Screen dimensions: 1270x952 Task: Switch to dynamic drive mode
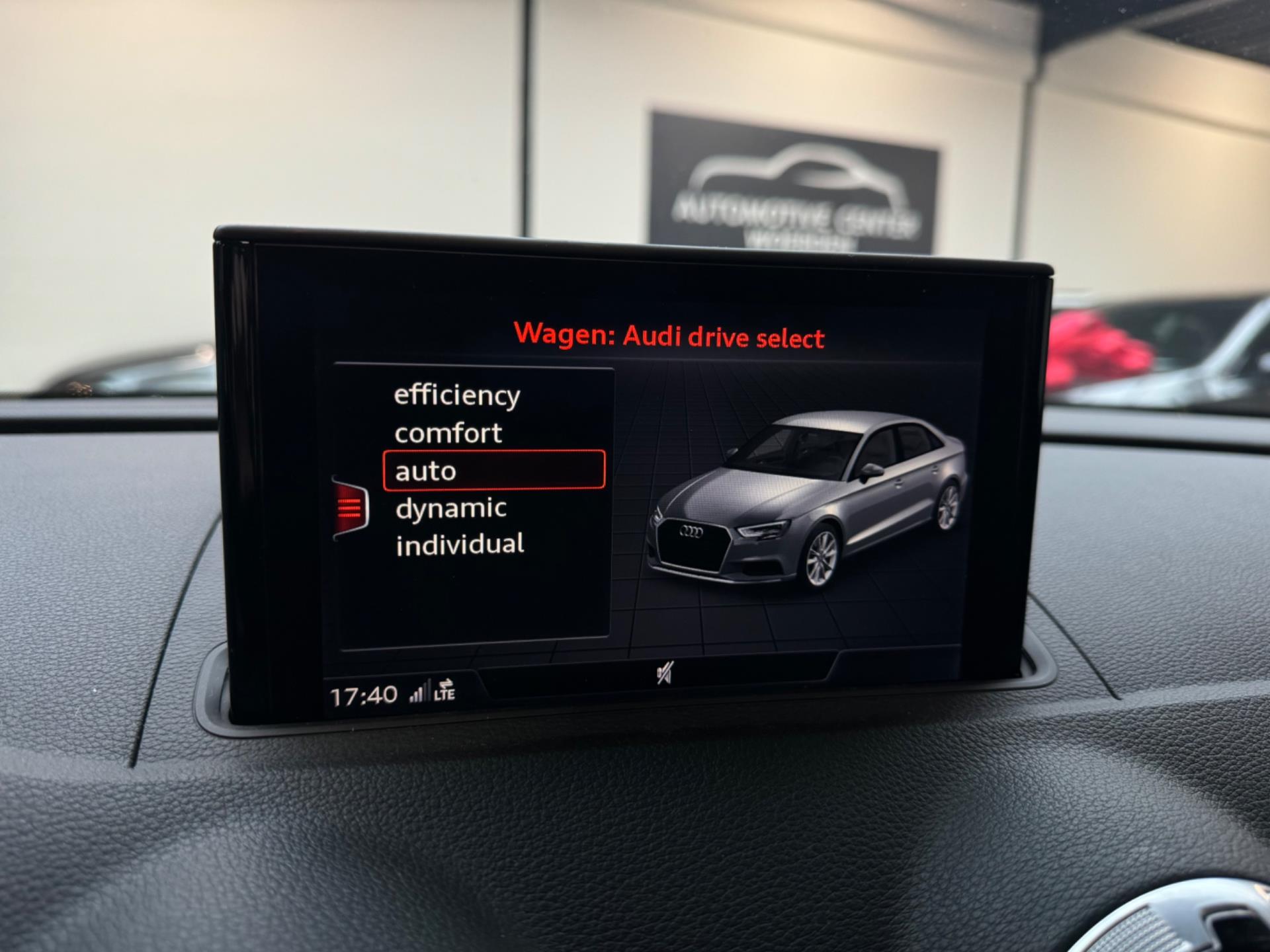tap(451, 508)
